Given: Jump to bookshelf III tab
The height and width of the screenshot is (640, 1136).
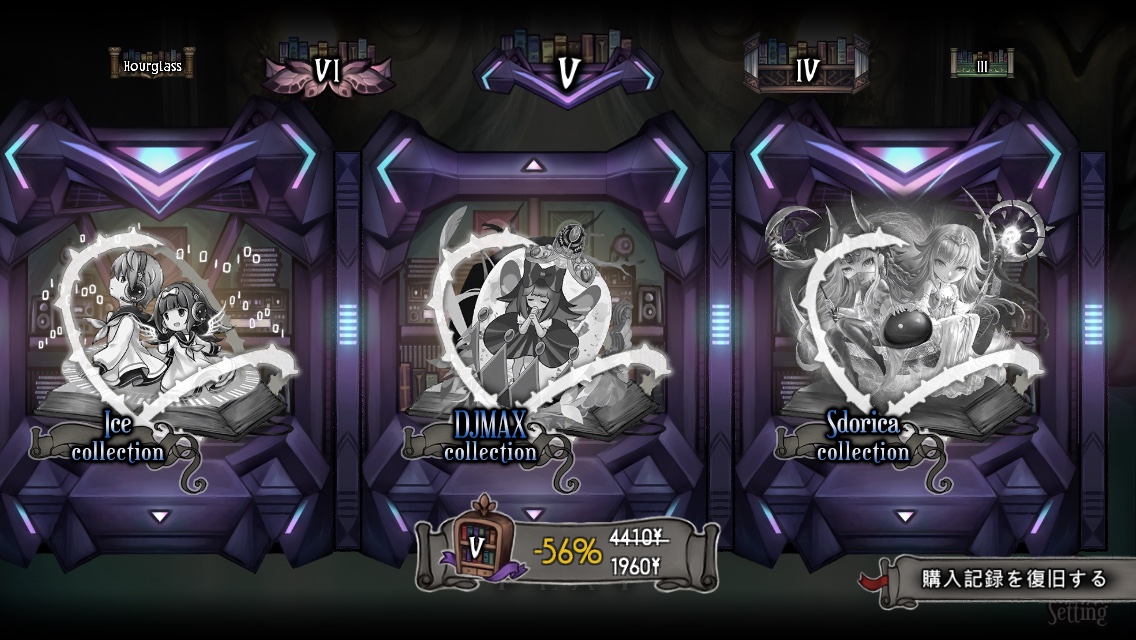Looking at the screenshot, I should pyautogui.click(x=982, y=65).
